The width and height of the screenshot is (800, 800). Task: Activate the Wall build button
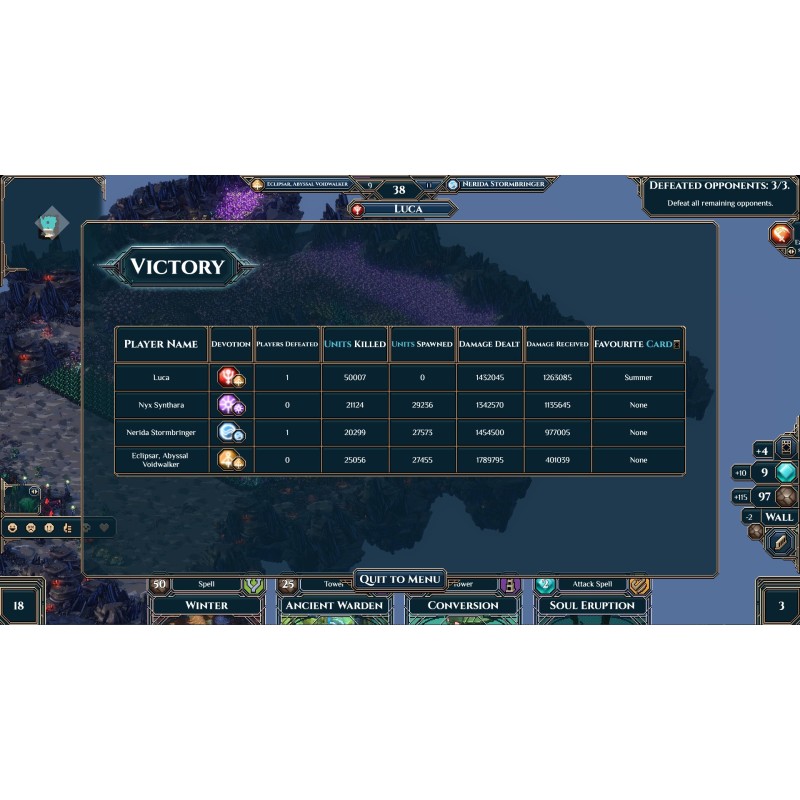tap(778, 517)
